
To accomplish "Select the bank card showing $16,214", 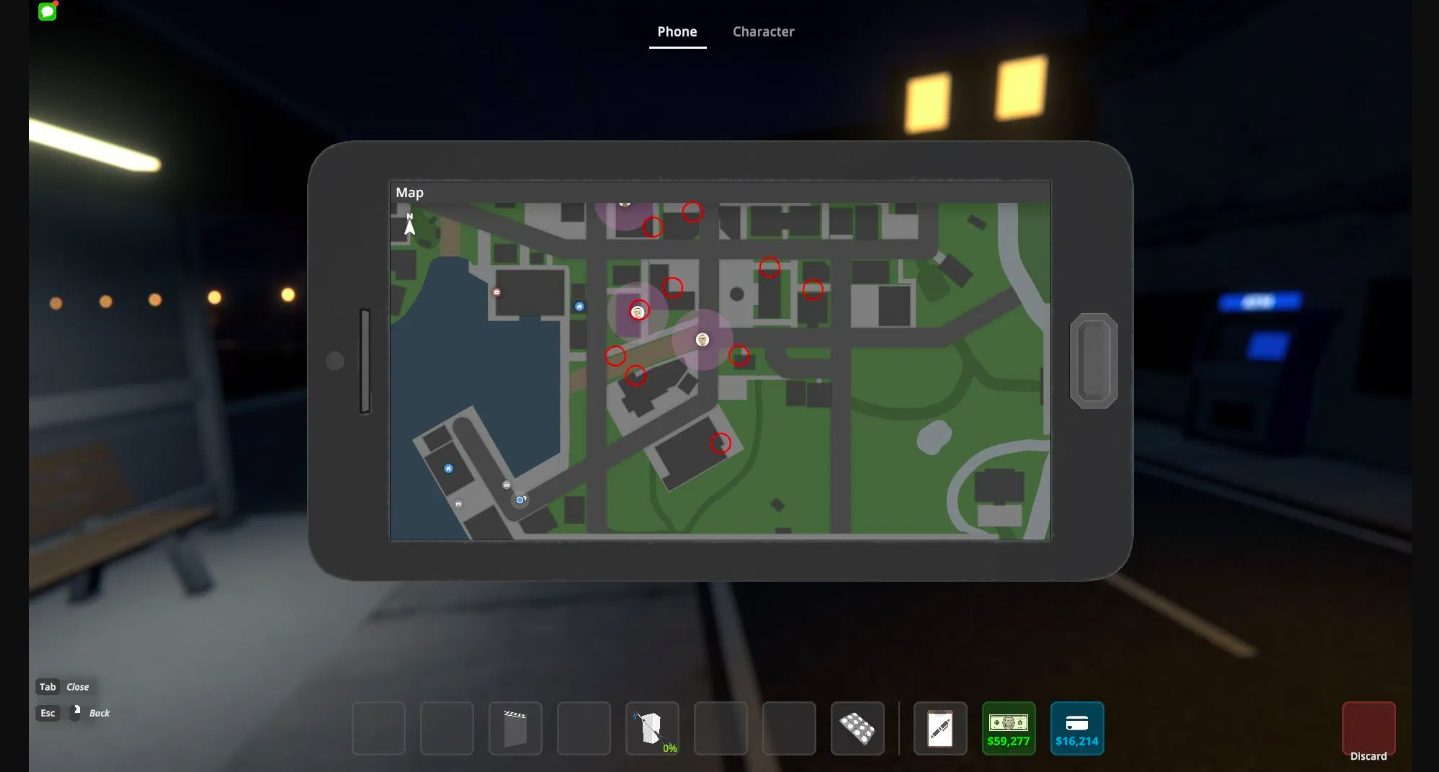I will pyautogui.click(x=1077, y=728).
